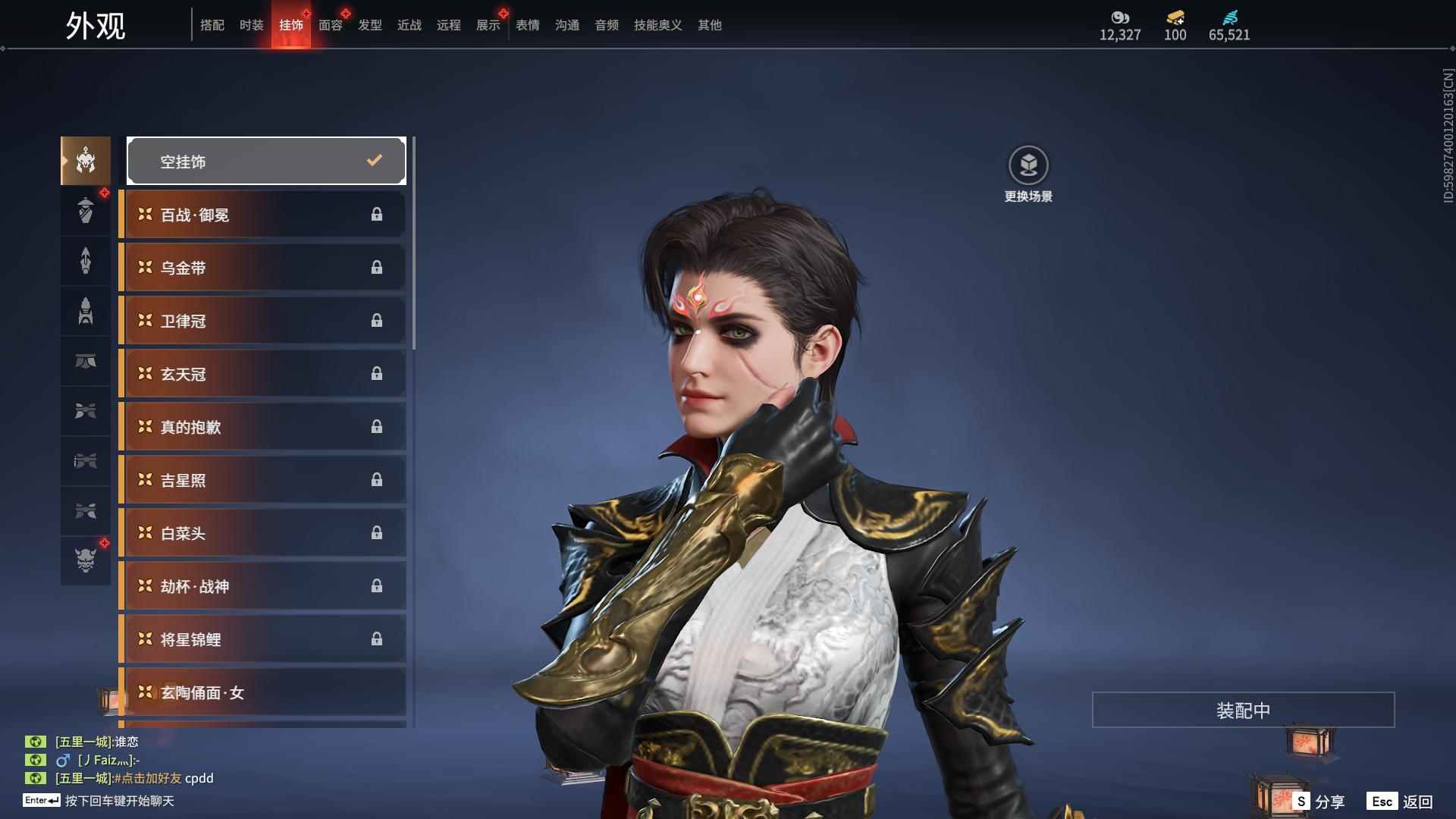Image resolution: width=1456 pixels, height=819 pixels.
Task: Switch to the 时装 tab
Action: pyautogui.click(x=251, y=25)
